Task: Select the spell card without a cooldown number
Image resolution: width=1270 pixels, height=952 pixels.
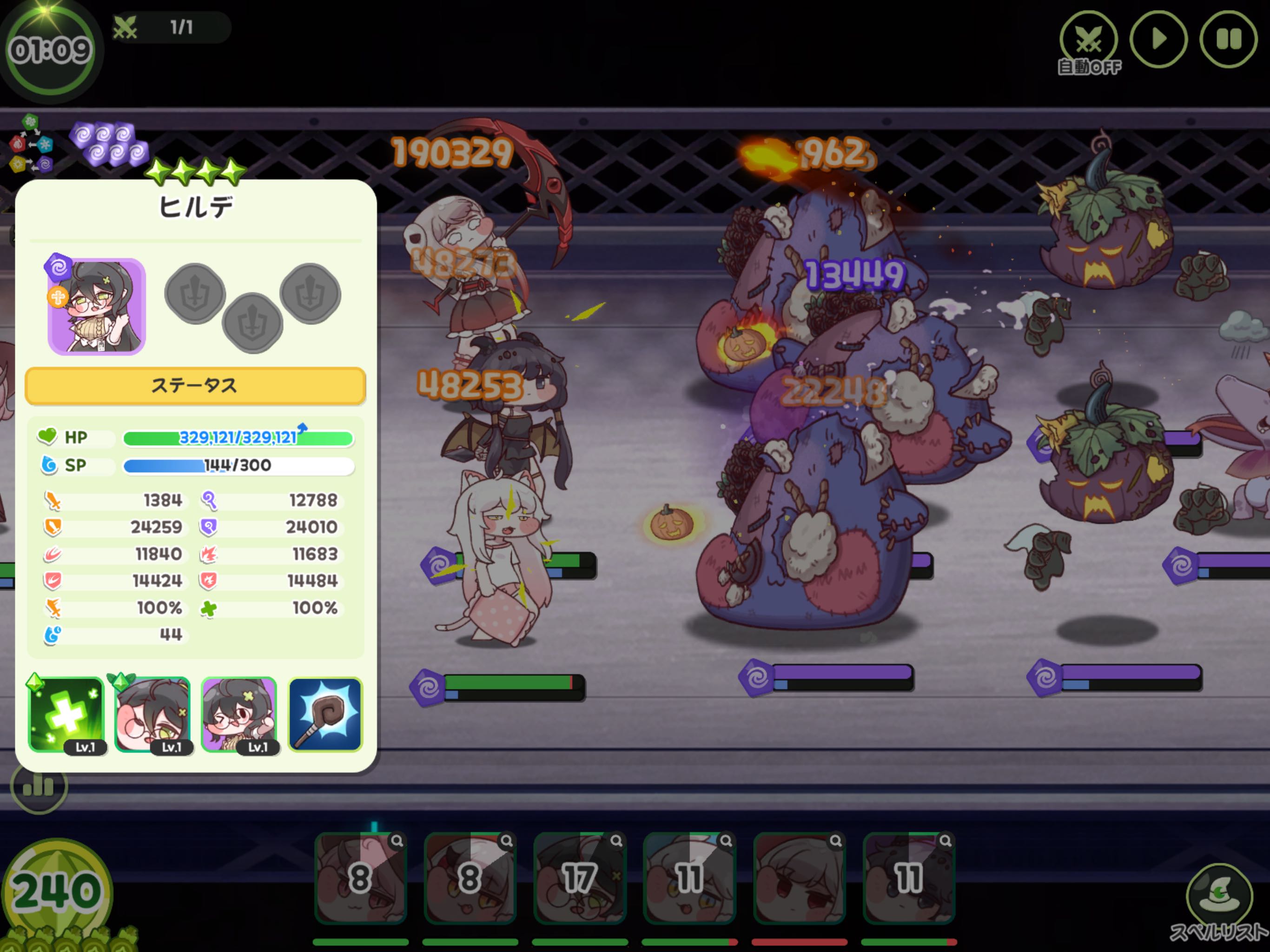Action: 799,877
